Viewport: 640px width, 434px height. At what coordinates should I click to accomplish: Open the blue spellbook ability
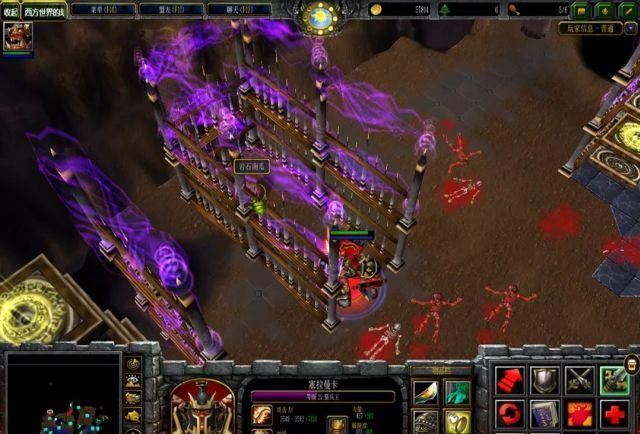[544, 413]
